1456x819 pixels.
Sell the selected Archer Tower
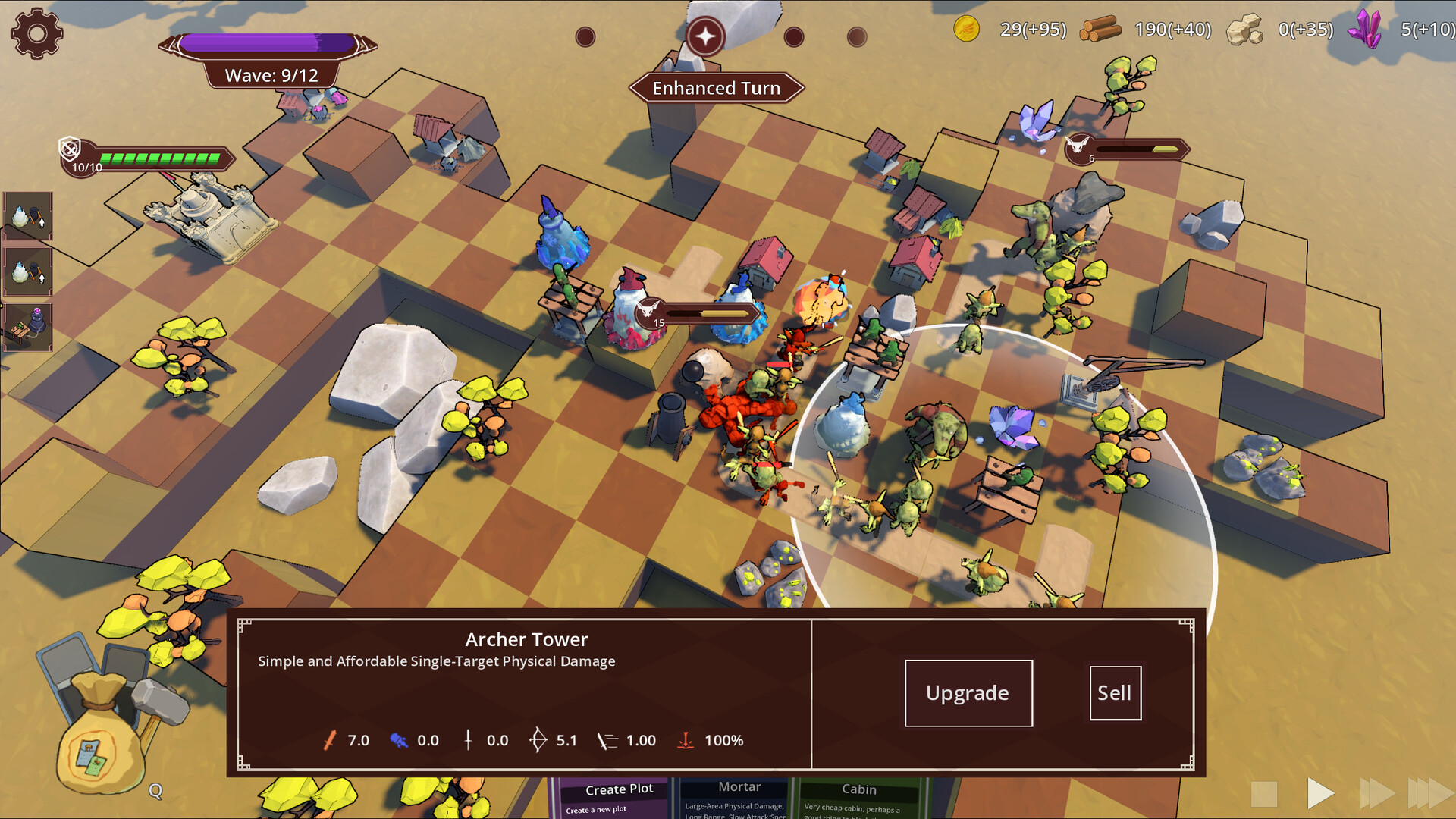click(1115, 692)
